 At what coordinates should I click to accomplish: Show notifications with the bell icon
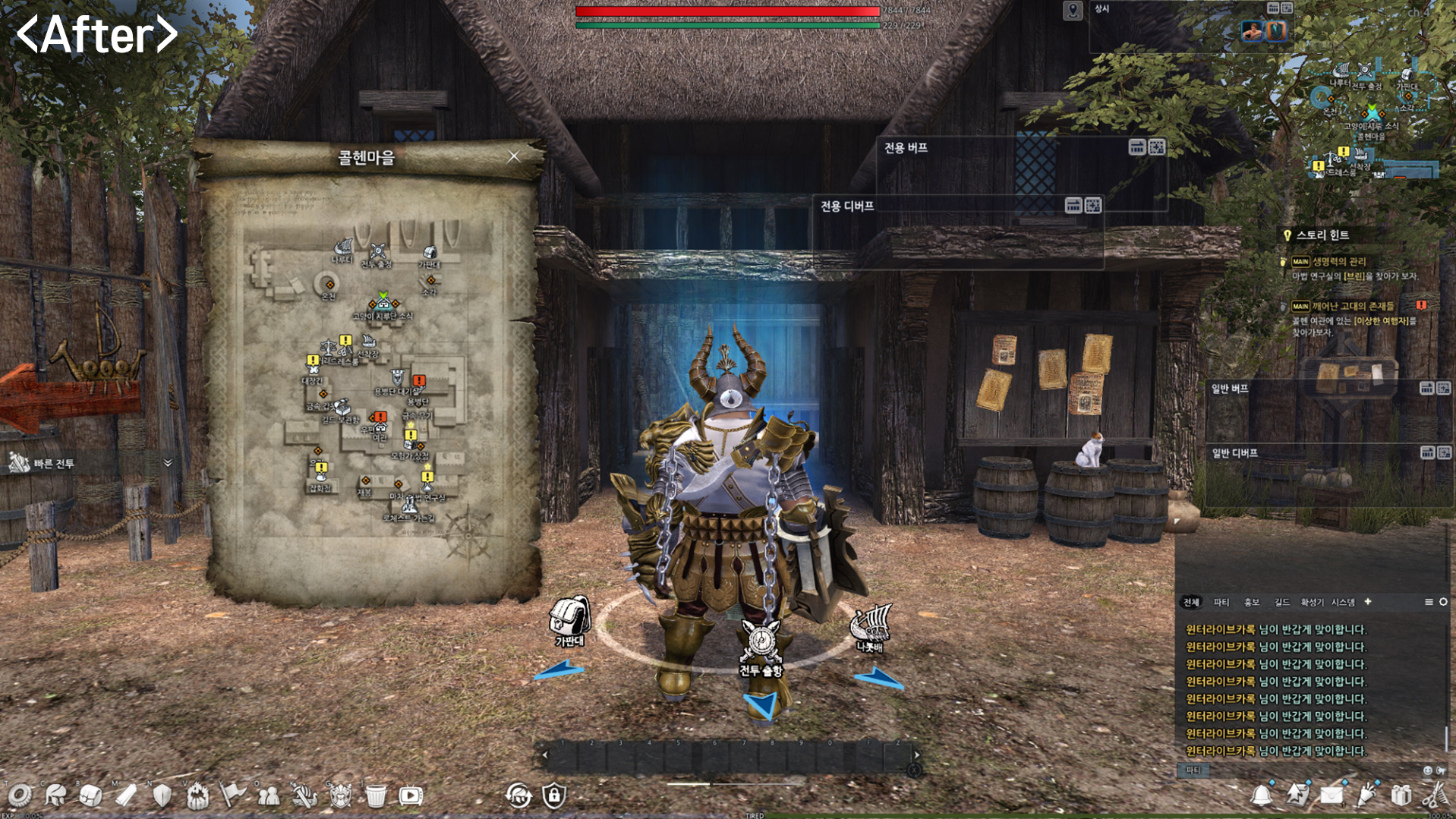point(1262,795)
